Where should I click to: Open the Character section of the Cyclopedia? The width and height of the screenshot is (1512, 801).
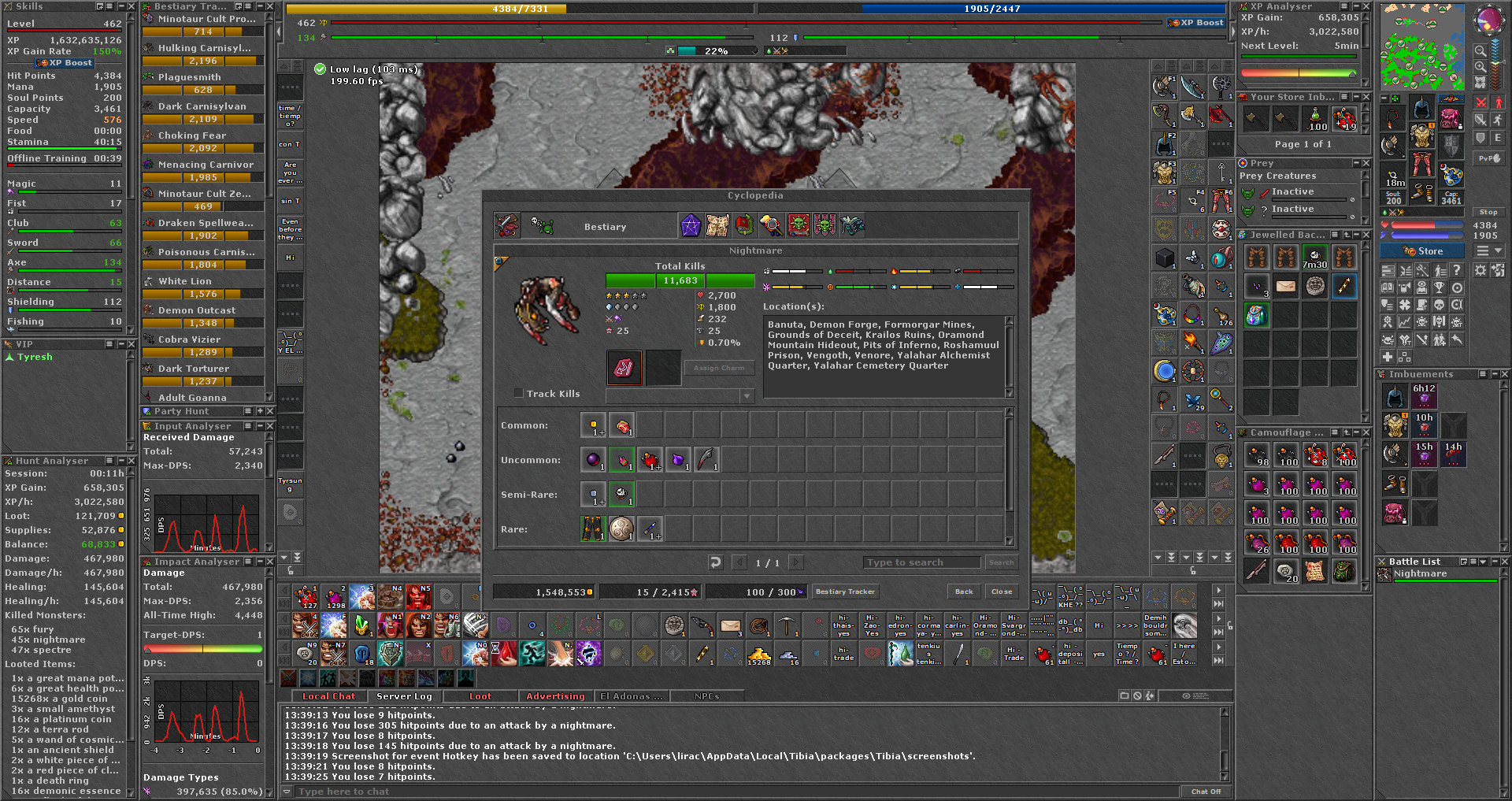point(773,225)
